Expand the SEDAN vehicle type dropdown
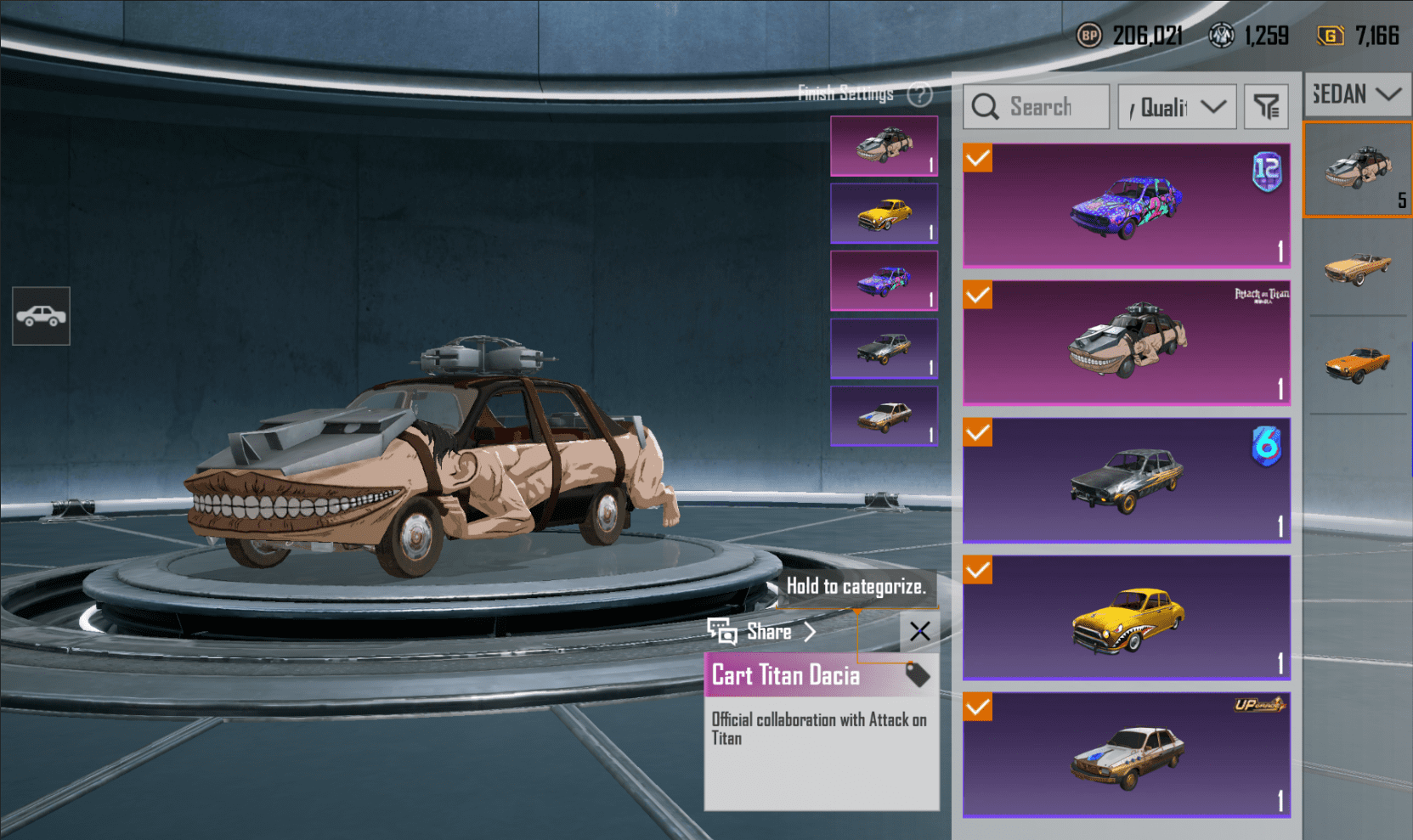The image size is (1413, 840). point(1357,93)
